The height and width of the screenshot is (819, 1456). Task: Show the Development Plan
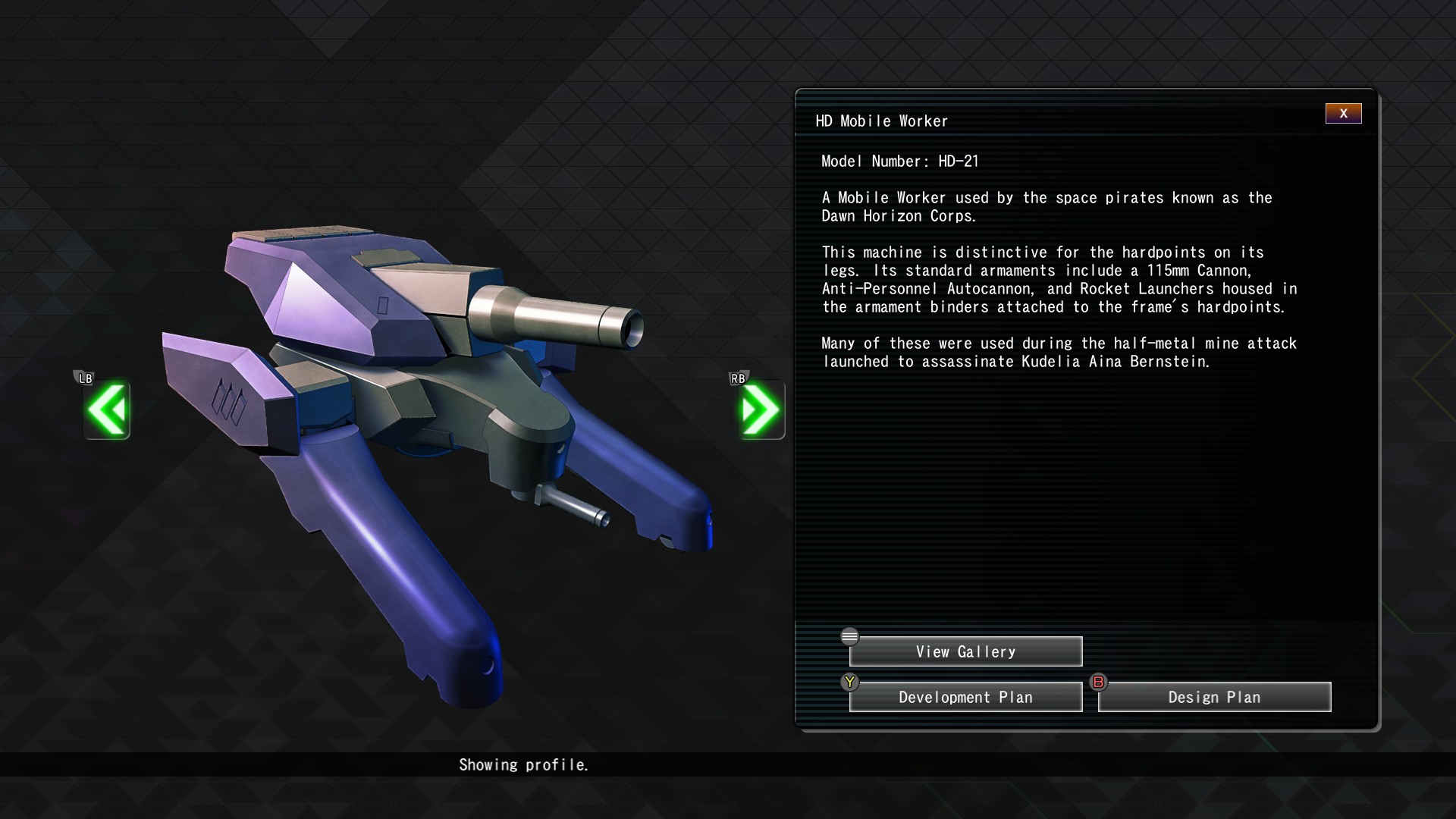(x=965, y=697)
